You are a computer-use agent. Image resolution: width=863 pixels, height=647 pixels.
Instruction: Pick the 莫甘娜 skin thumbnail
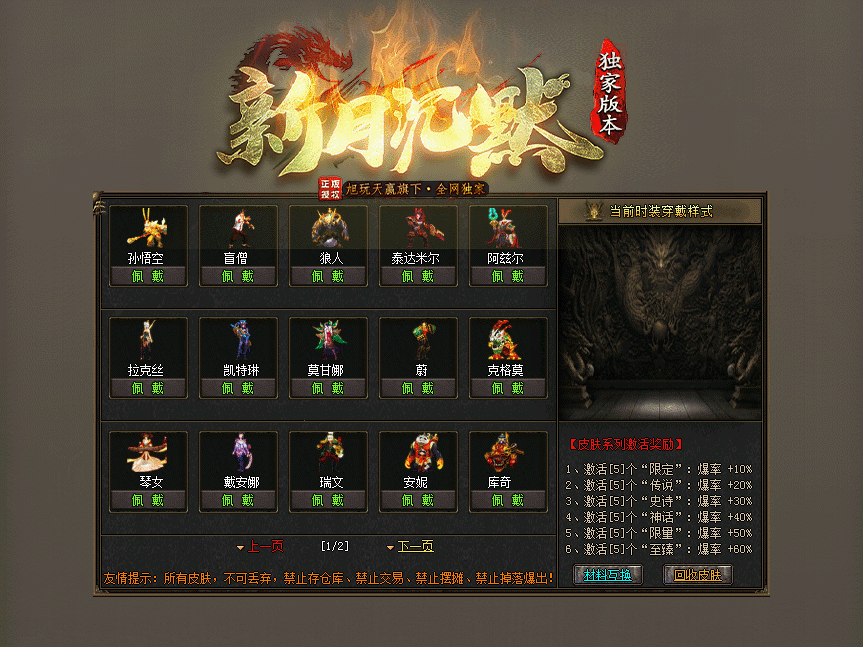(328, 341)
